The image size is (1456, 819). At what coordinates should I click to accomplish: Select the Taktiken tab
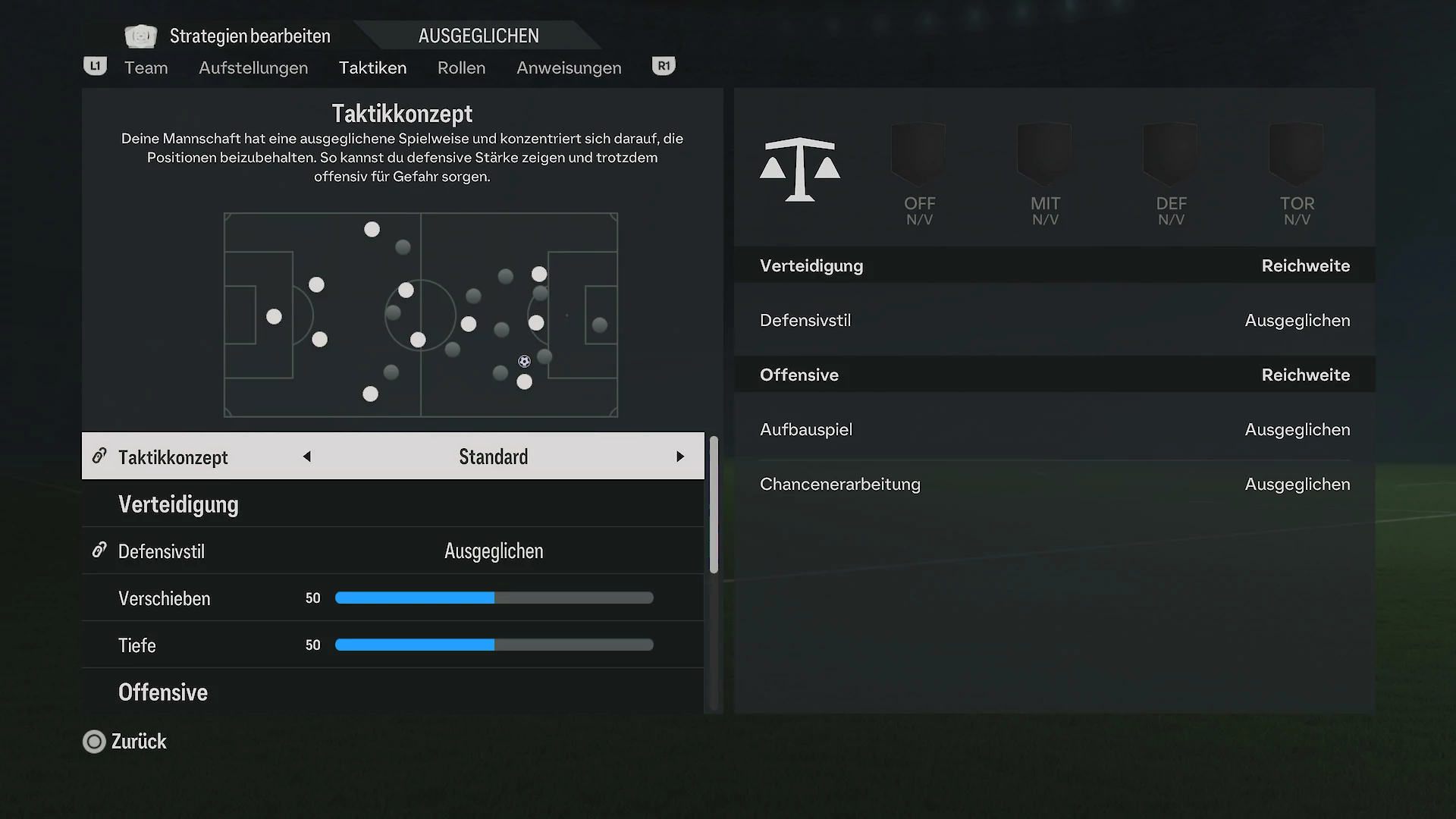click(x=372, y=68)
